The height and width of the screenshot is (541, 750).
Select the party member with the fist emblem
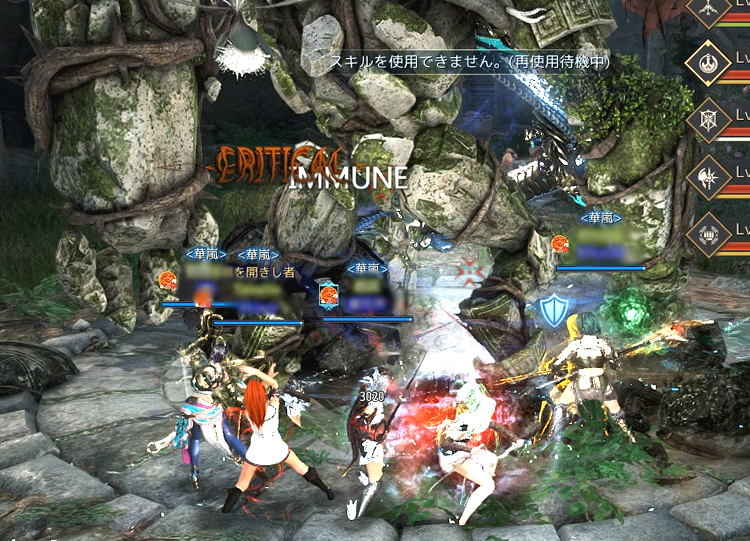click(x=709, y=235)
